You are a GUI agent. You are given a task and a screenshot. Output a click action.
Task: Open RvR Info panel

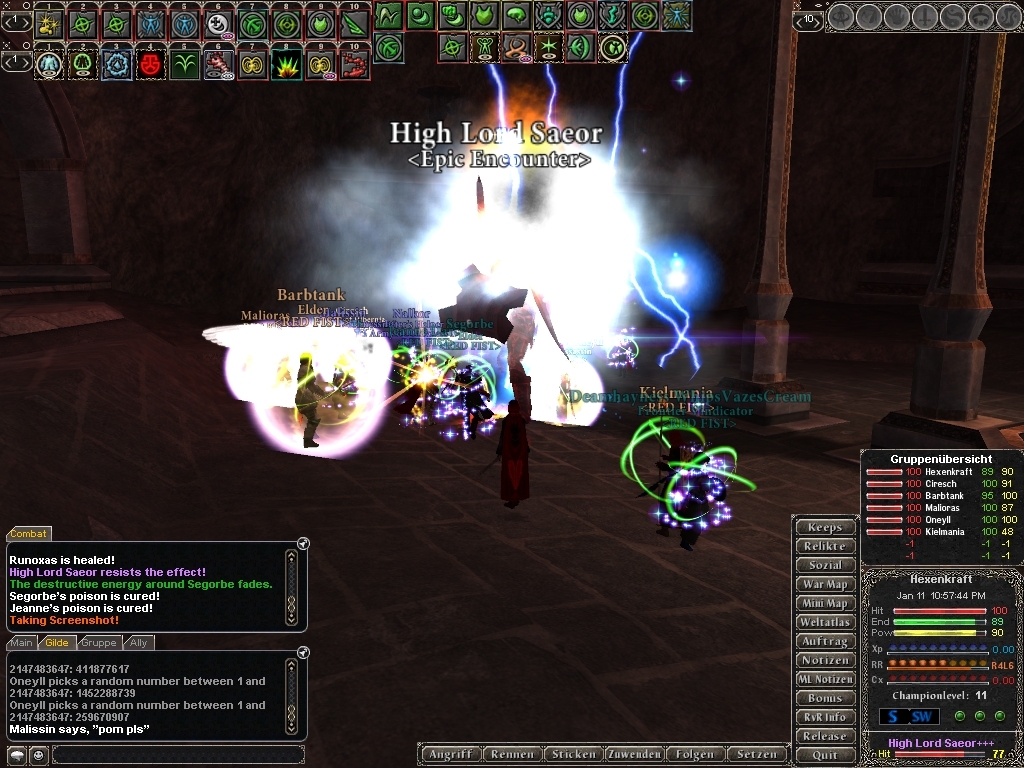click(x=825, y=717)
